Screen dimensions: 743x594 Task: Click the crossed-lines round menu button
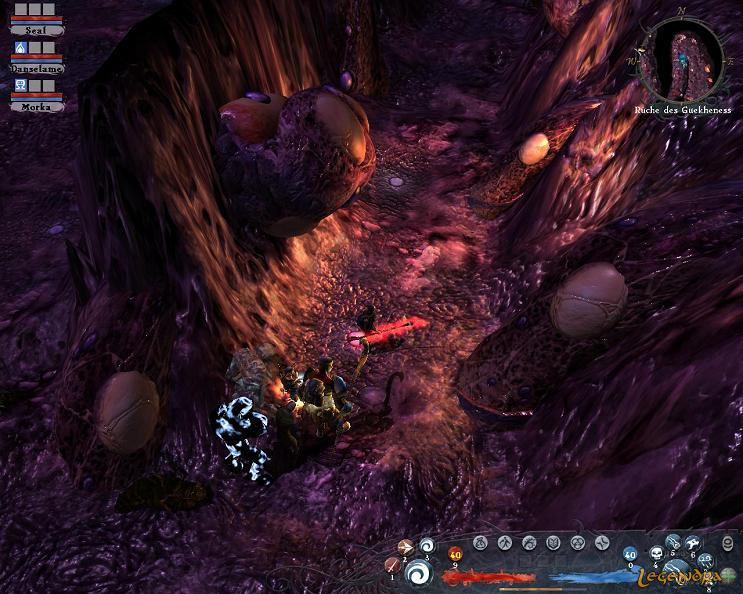(602, 542)
